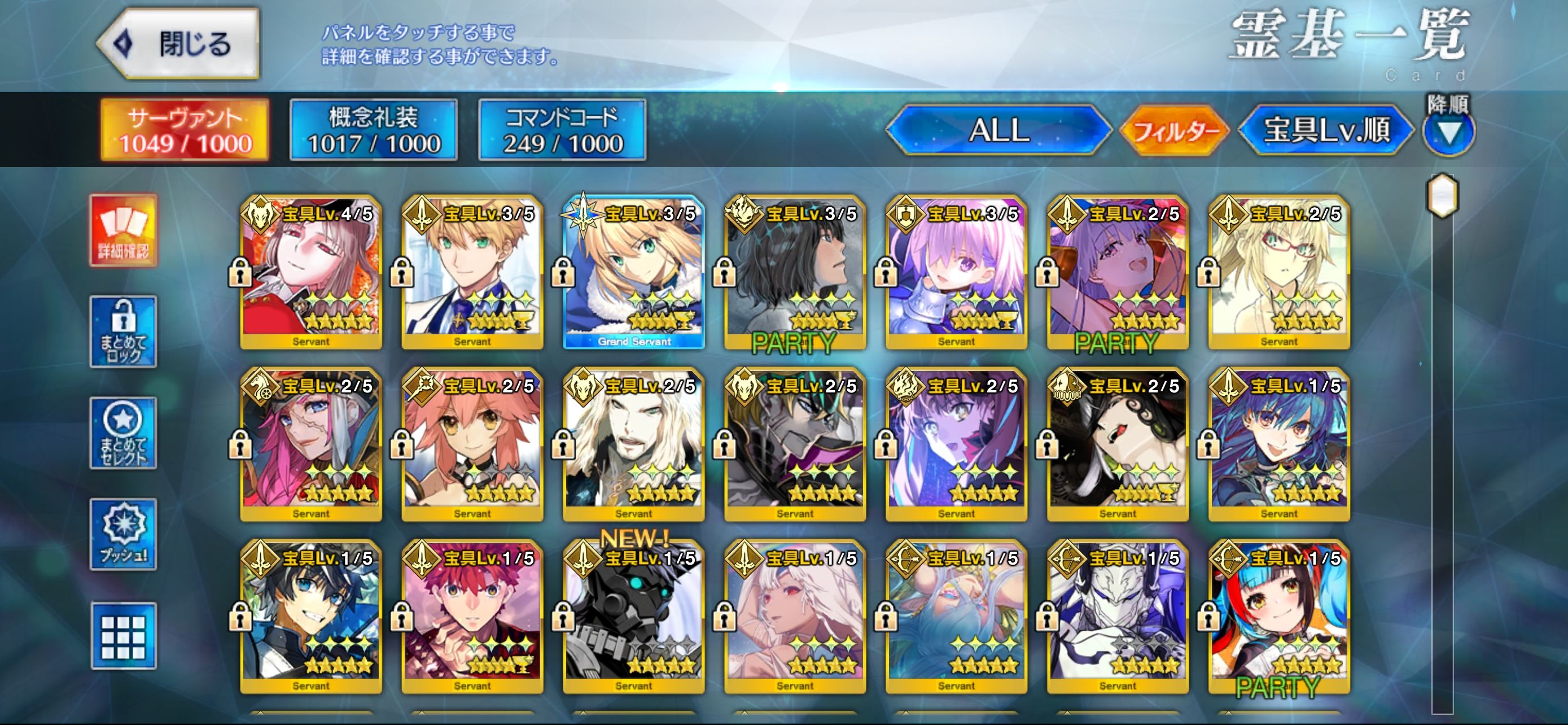Pick the Mash purple-haired shield servant card

pyautogui.click(x=956, y=272)
